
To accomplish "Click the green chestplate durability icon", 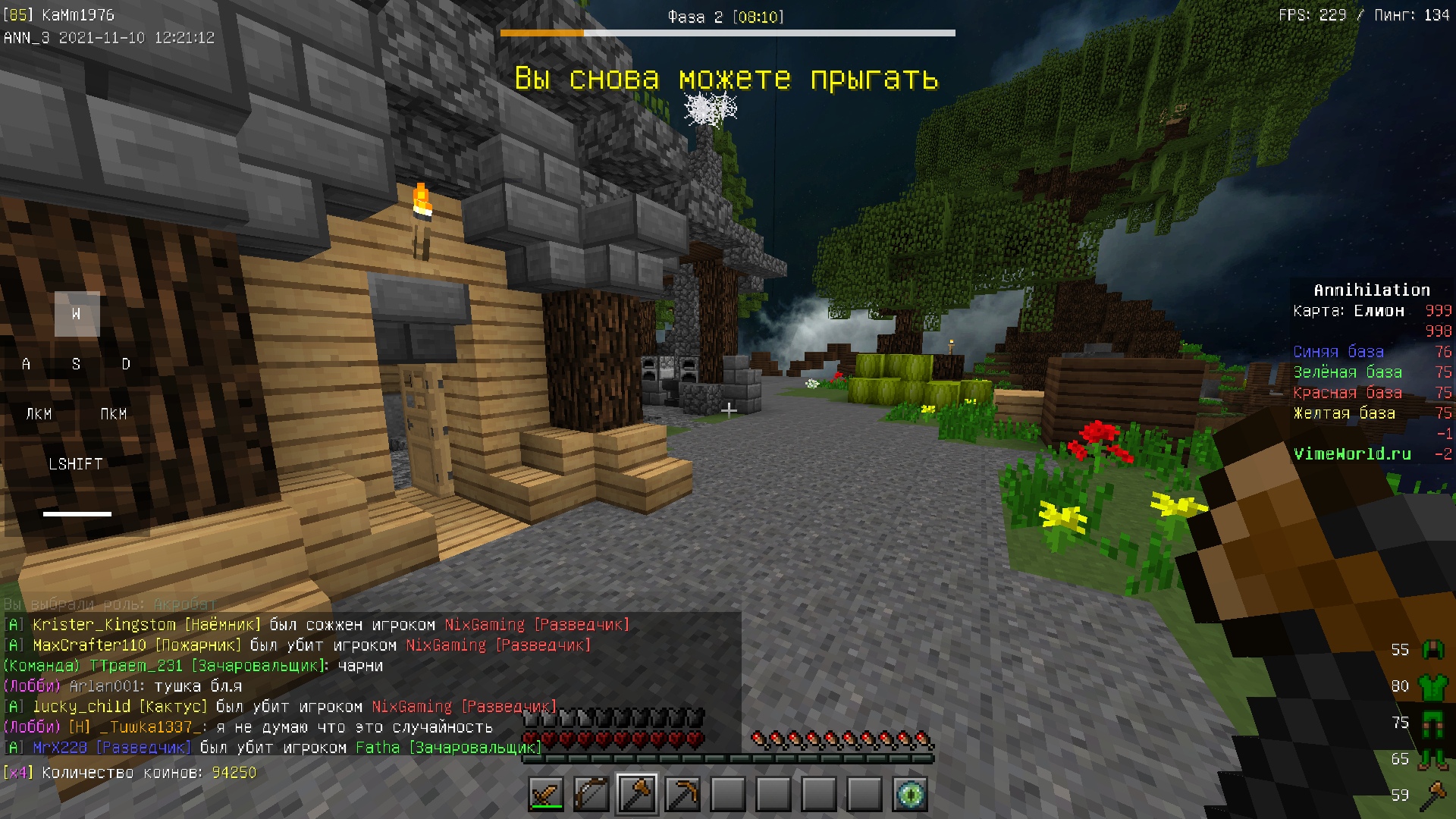I will coord(1432,686).
